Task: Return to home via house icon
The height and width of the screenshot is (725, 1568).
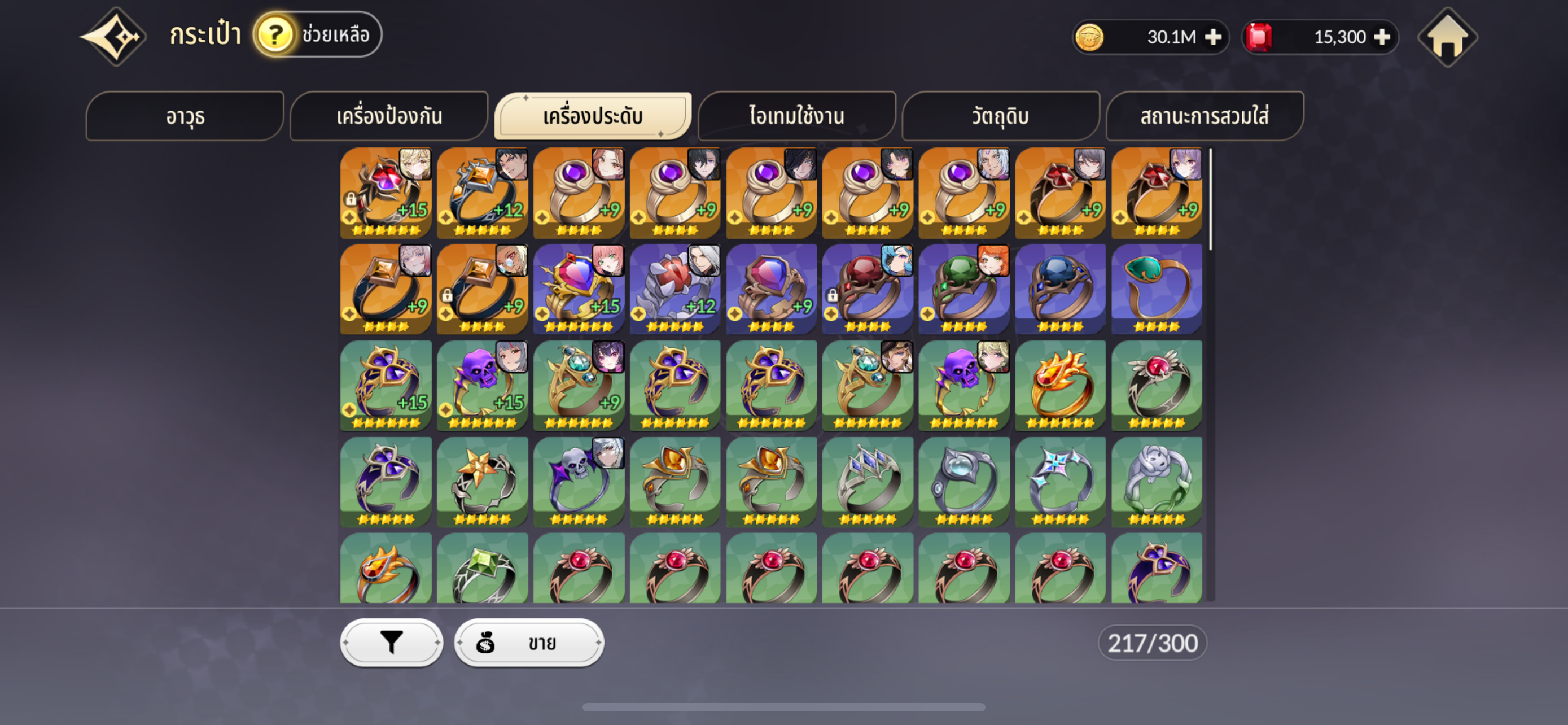Action: (1447, 37)
